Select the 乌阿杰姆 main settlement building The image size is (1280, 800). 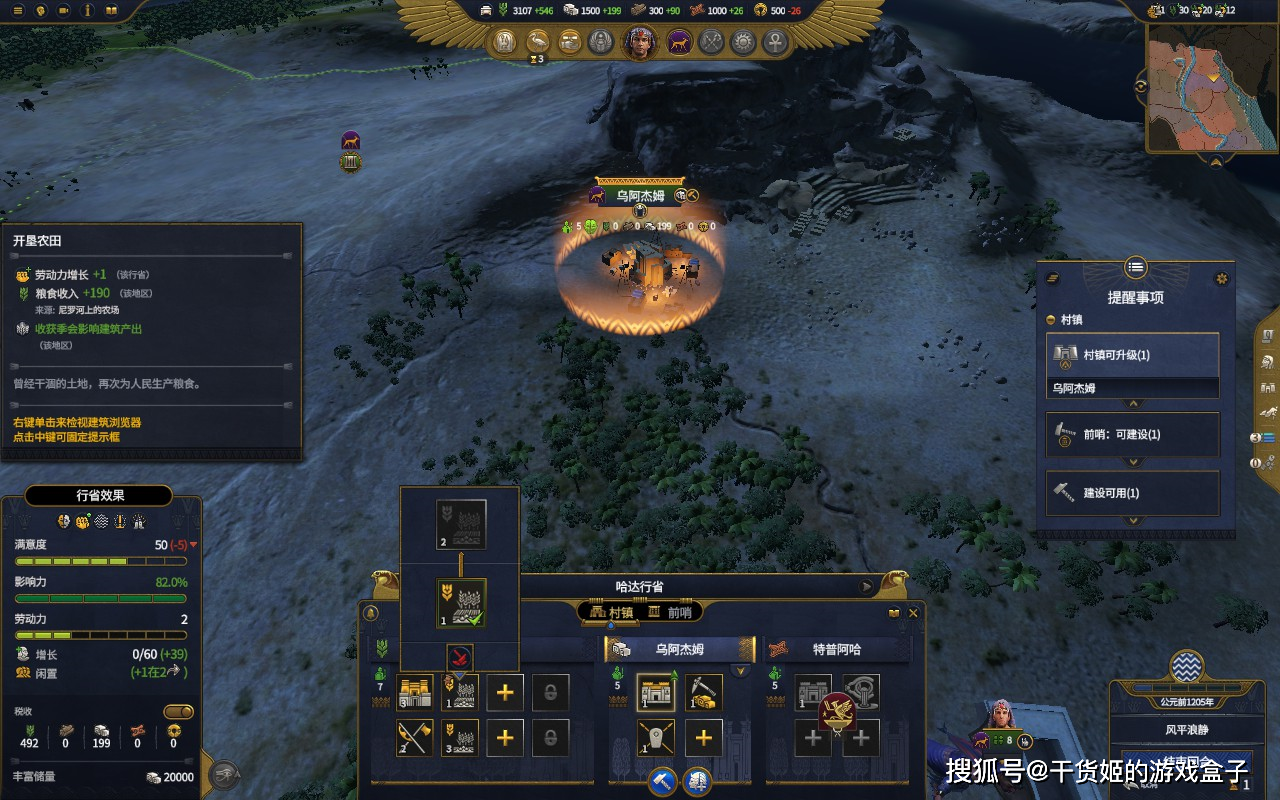pos(655,692)
